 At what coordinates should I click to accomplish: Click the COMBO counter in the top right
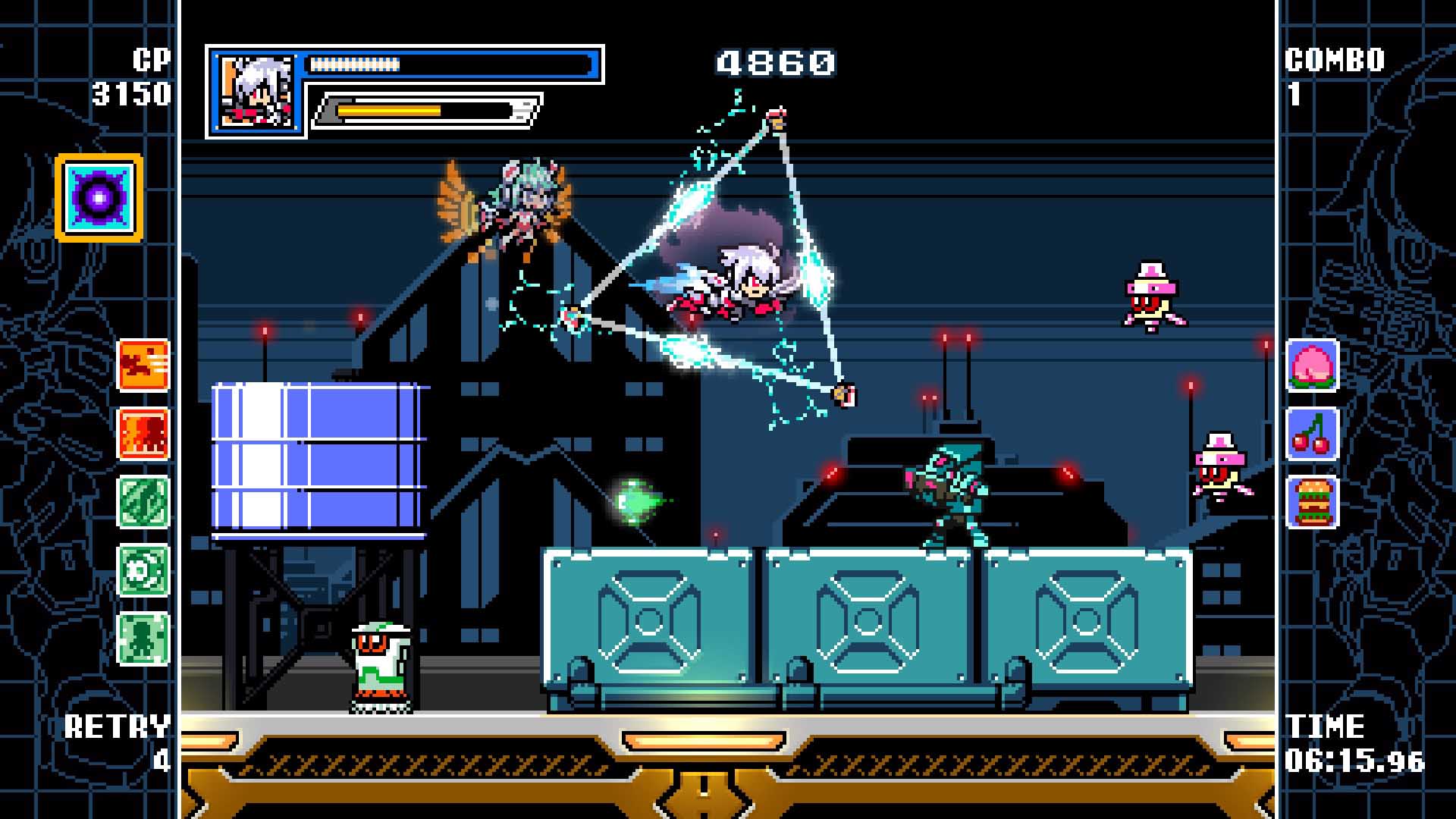pyautogui.click(x=1335, y=72)
